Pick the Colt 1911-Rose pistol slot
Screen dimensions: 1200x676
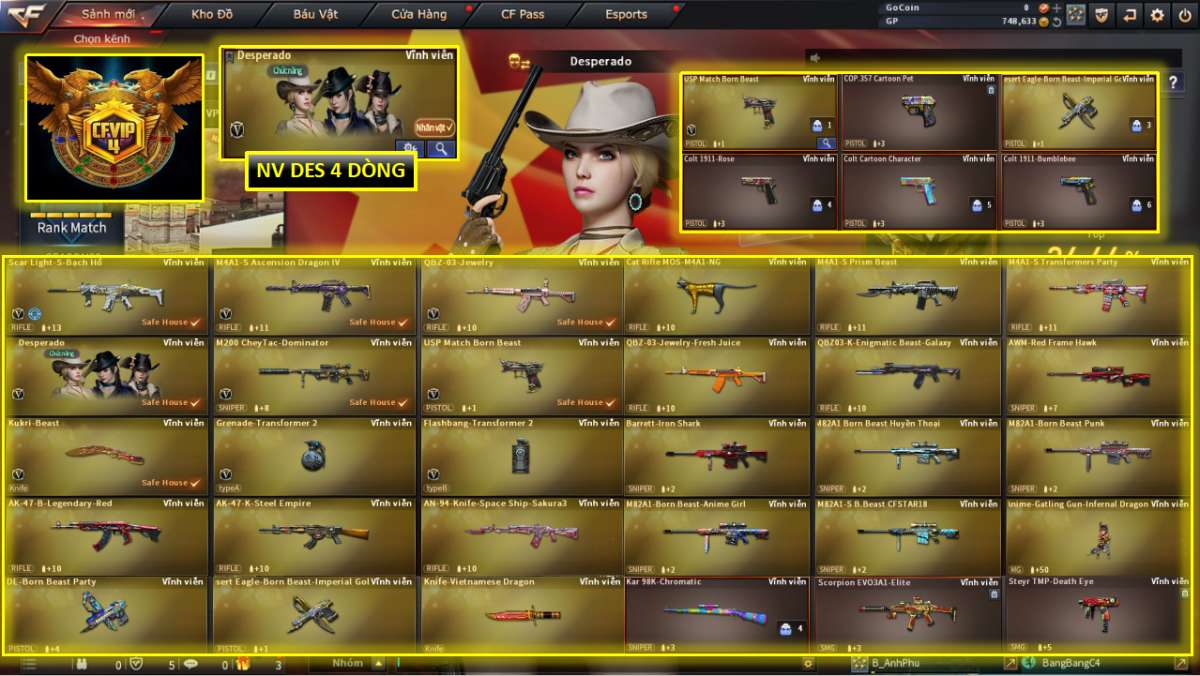pyautogui.click(x=759, y=191)
